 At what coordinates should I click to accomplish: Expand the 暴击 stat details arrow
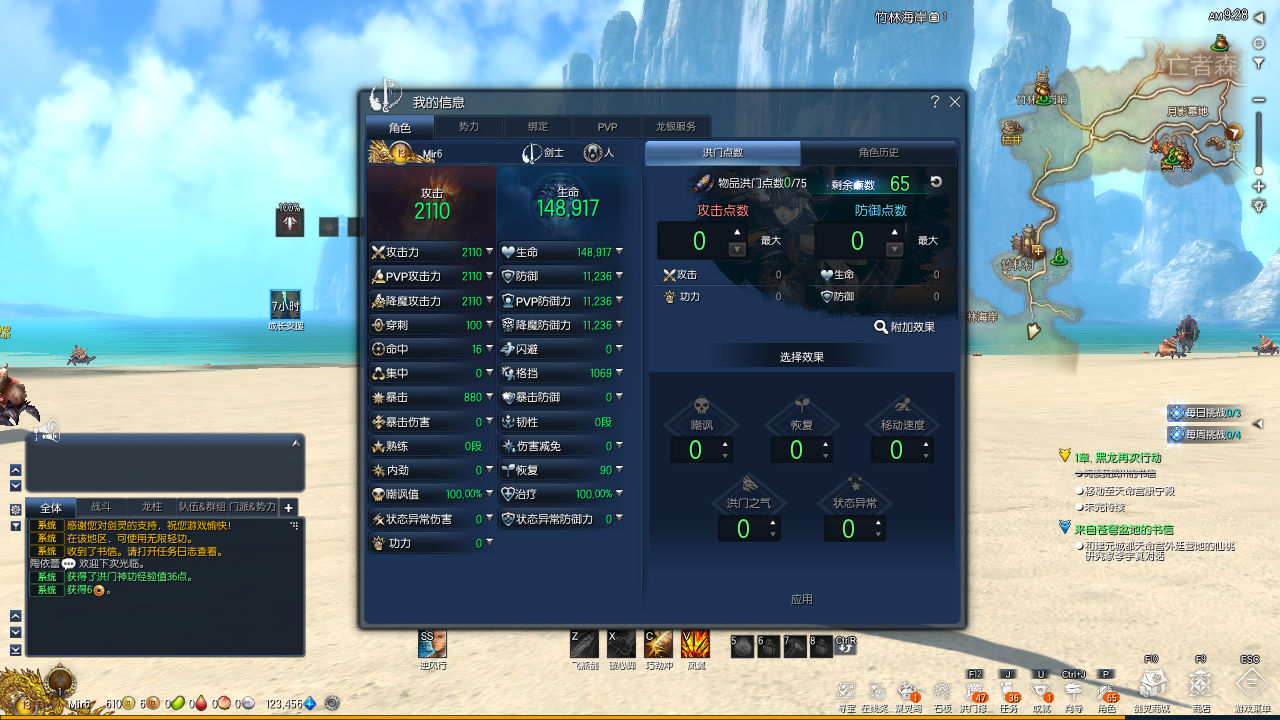(489, 397)
